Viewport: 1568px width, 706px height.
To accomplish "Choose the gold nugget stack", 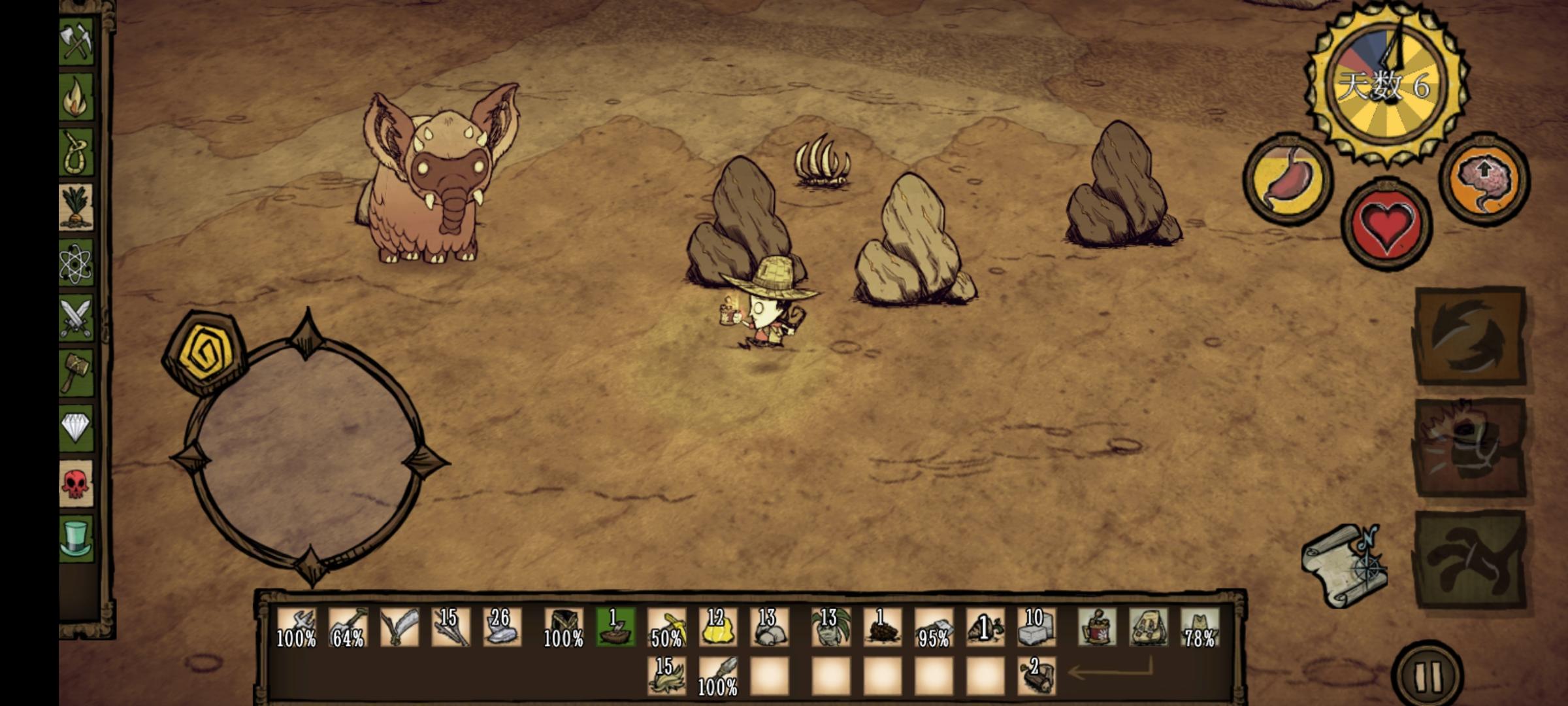I will (717, 628).
